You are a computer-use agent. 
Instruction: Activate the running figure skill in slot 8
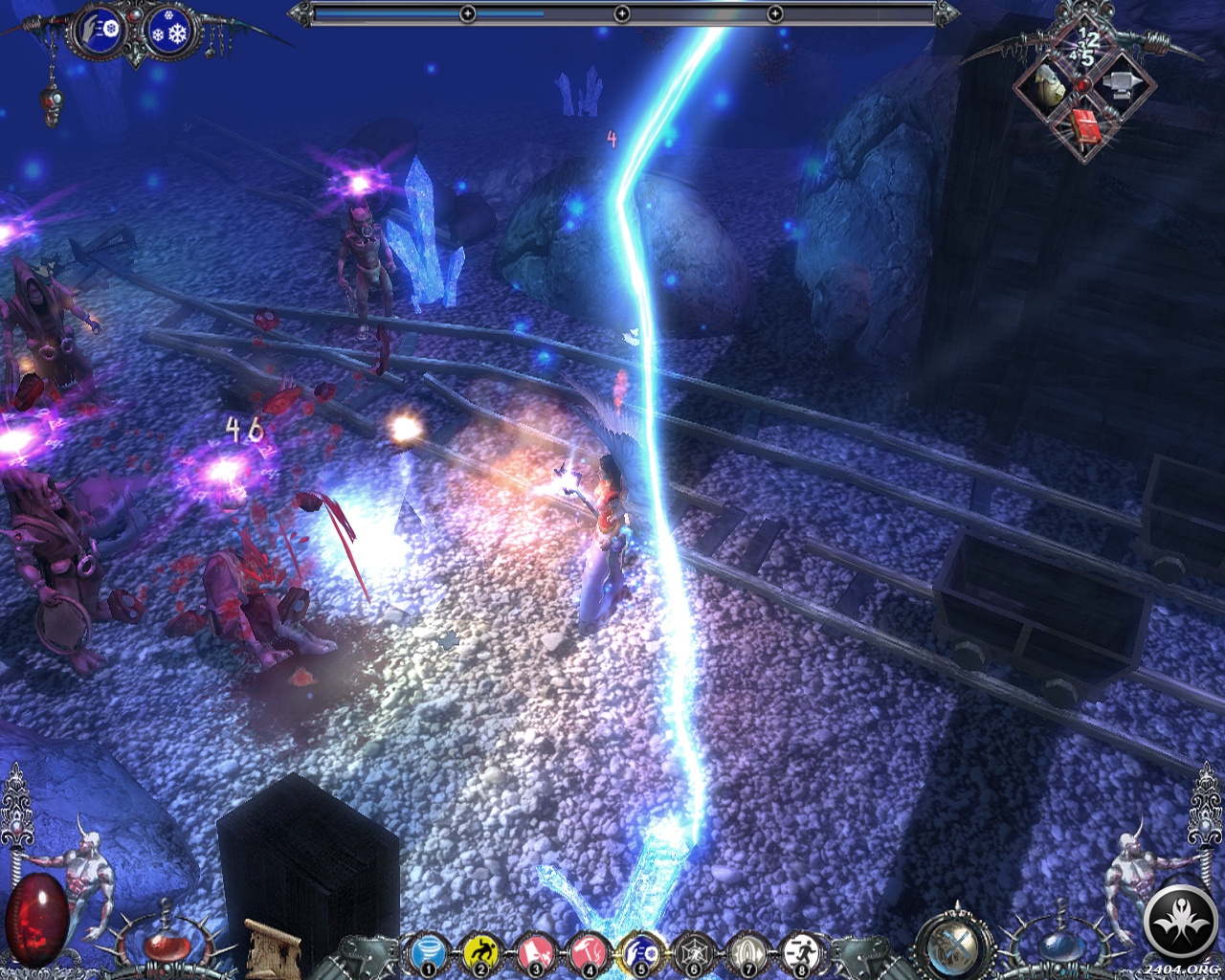coord(797,953)
